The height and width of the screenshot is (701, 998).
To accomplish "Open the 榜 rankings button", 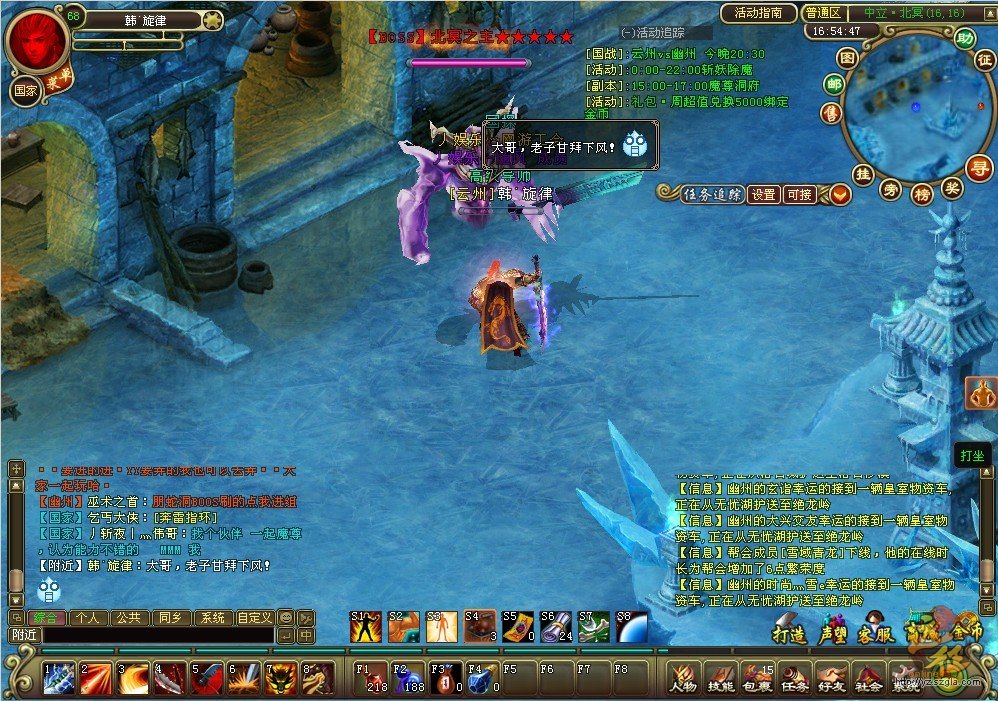I will [922, 190].
